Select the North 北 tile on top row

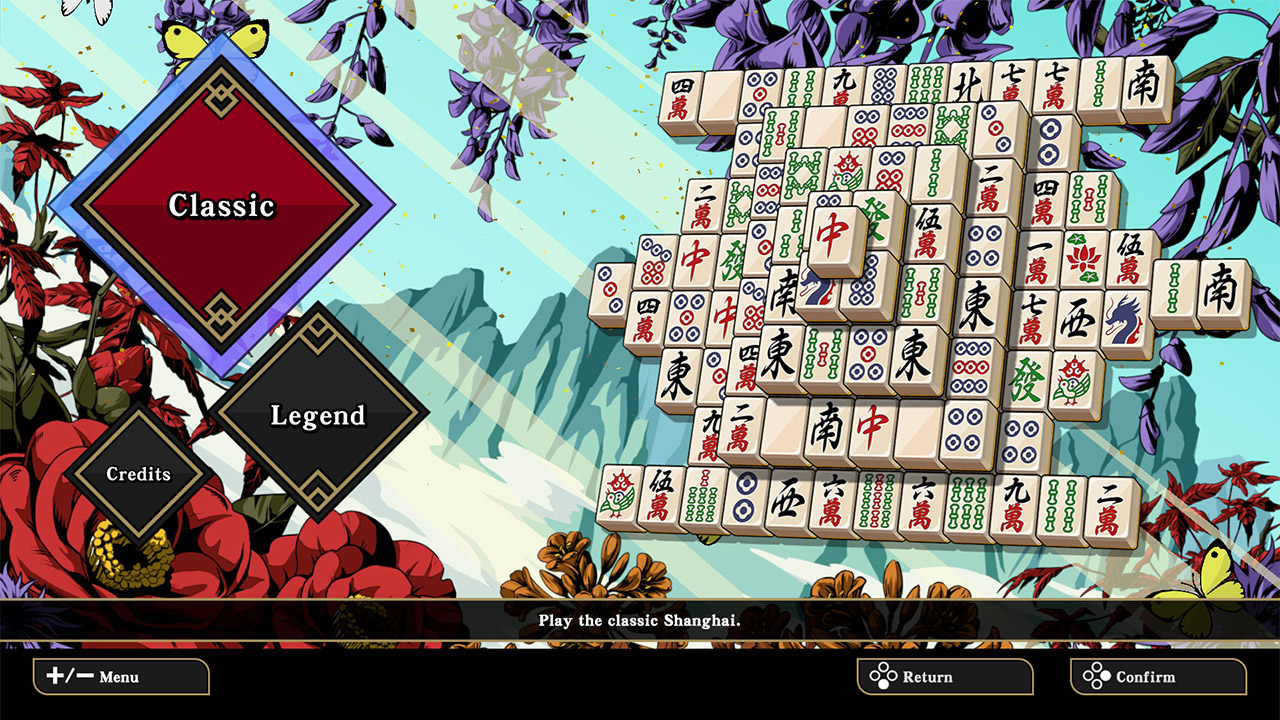coord(968,86)
